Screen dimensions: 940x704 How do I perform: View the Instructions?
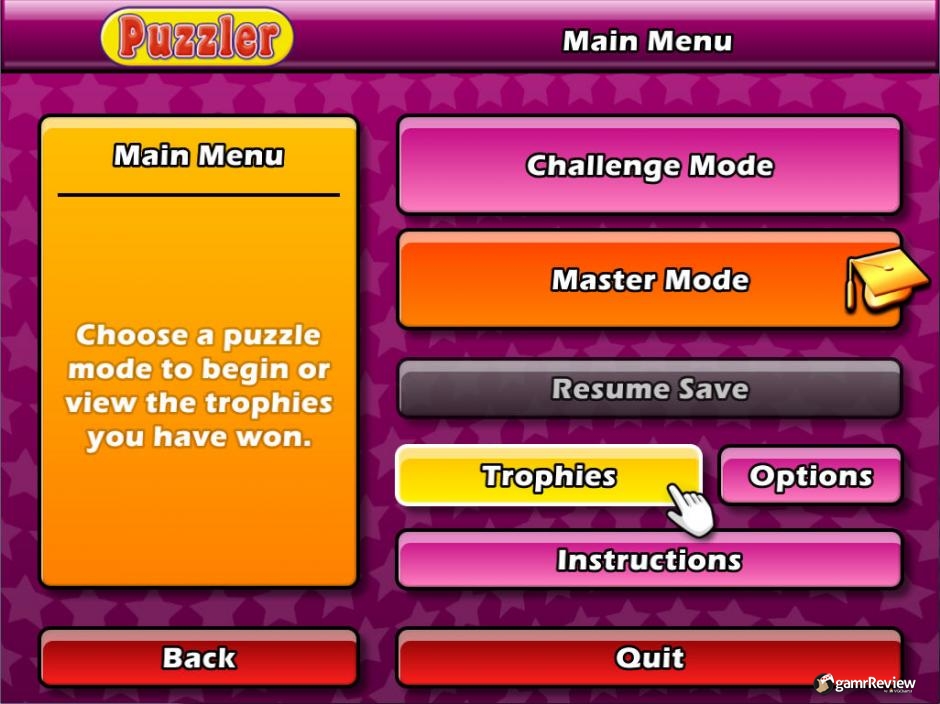coord(649,559)
